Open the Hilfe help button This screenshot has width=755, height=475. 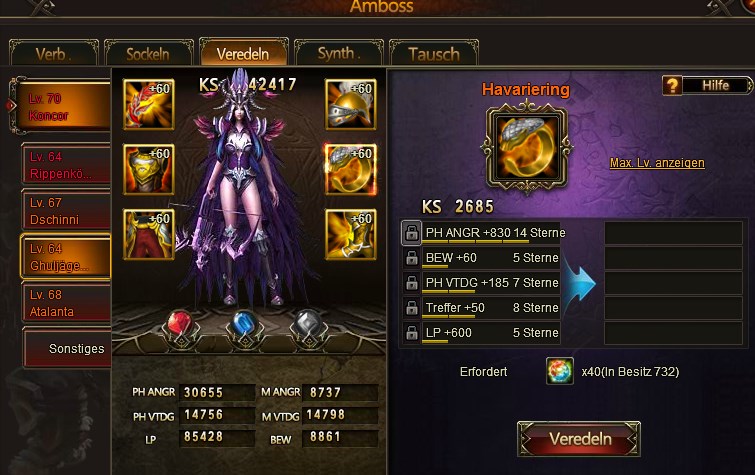(x=706, y=86)
